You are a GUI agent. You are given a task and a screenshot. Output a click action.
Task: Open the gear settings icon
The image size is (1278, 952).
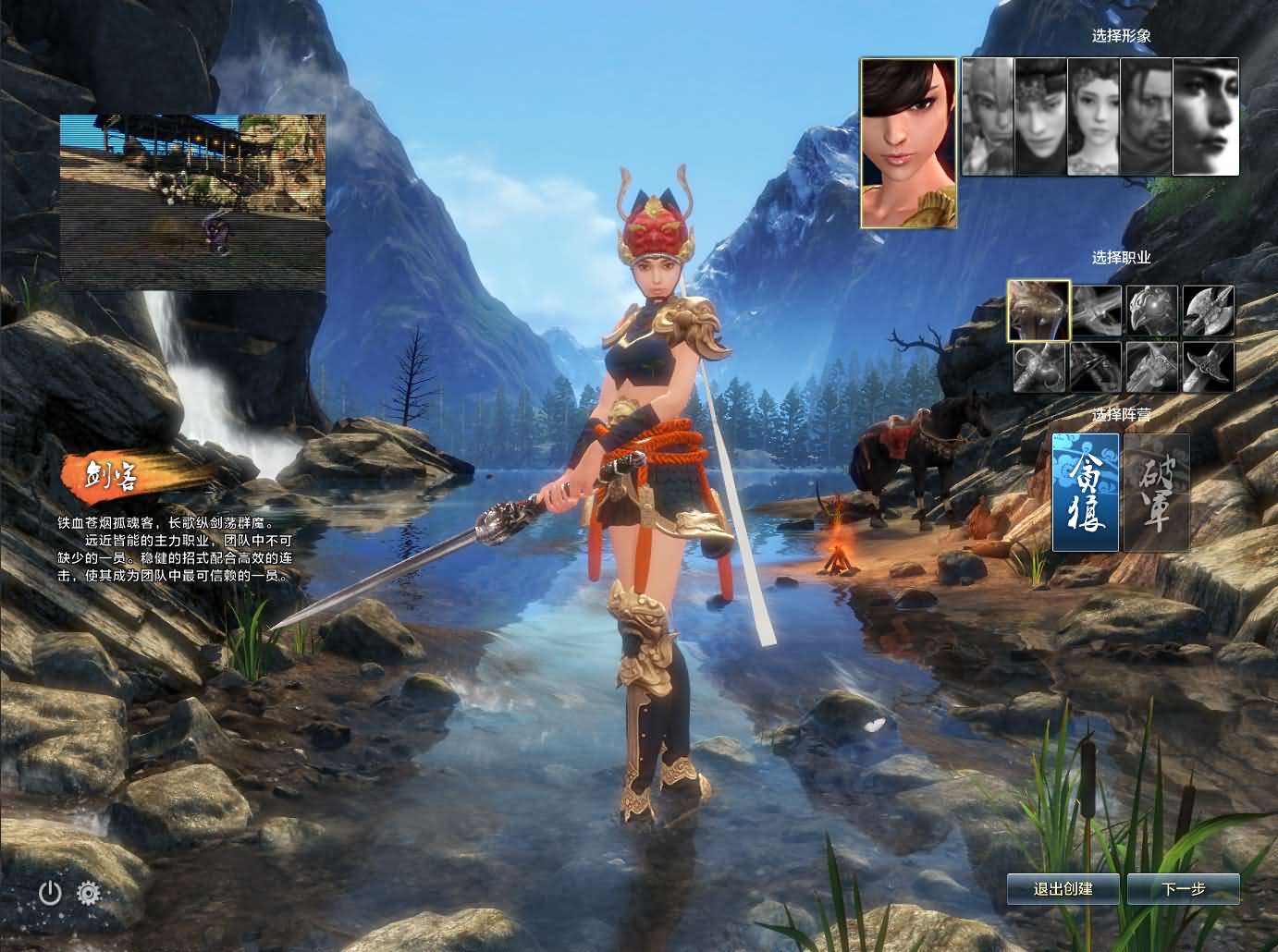tap(89, 892)
